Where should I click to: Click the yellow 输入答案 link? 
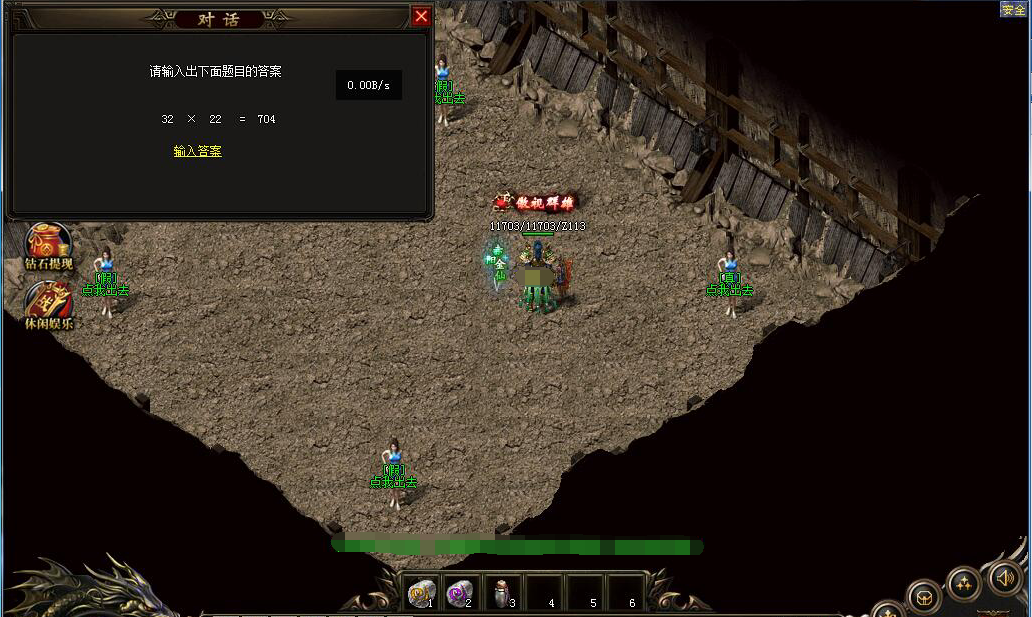[197, 151]
